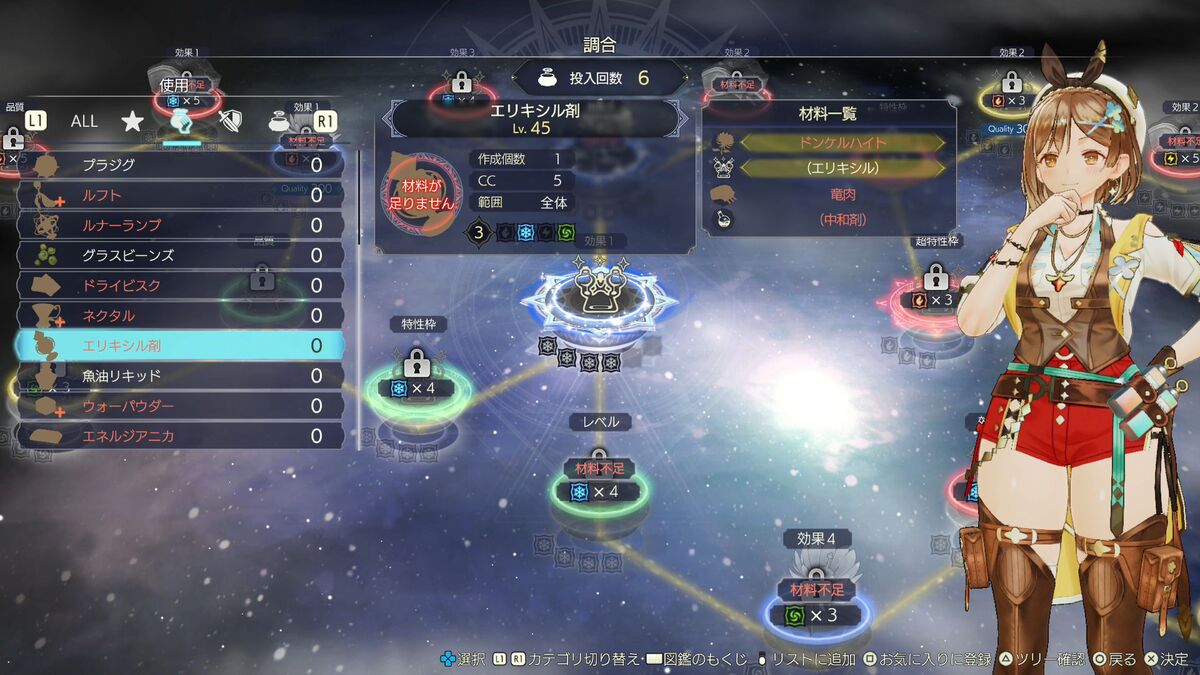Select the cauldron category tab

(x=280, y=121)
